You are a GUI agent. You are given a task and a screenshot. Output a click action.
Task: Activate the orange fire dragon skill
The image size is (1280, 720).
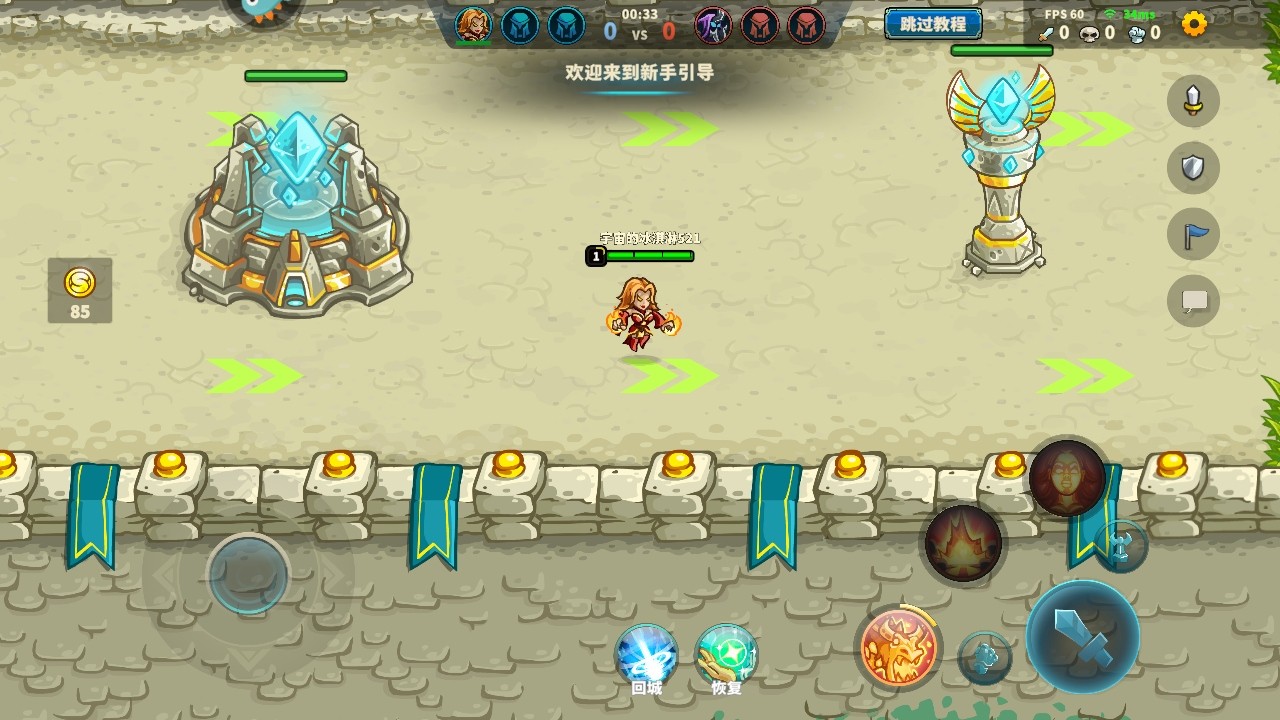click(x=898, y=647)
